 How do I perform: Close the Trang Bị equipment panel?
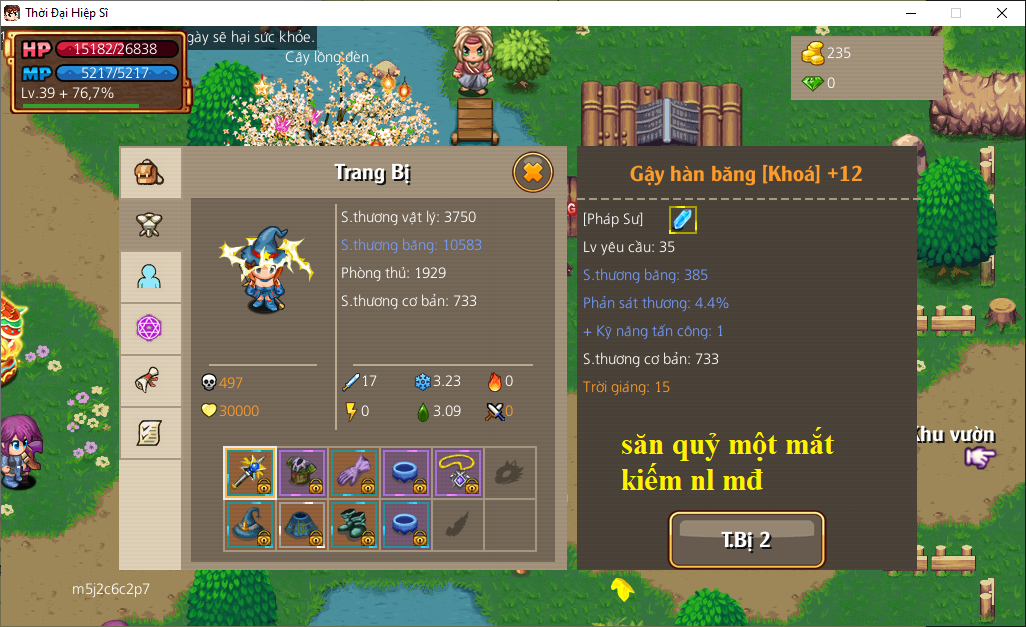533,173
